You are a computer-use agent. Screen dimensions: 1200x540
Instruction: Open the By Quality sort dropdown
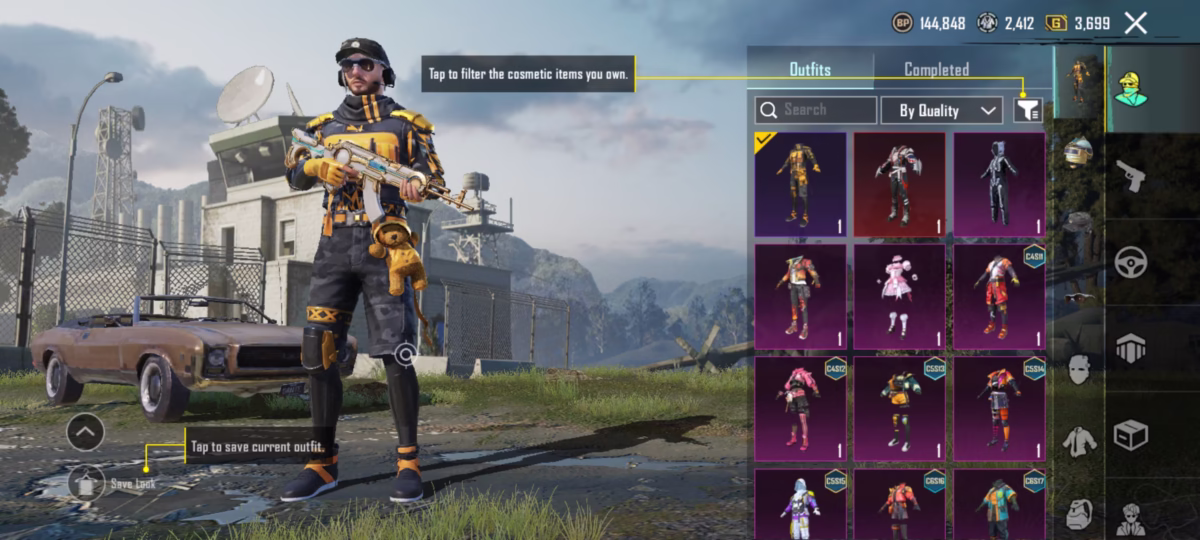[941, 110]
